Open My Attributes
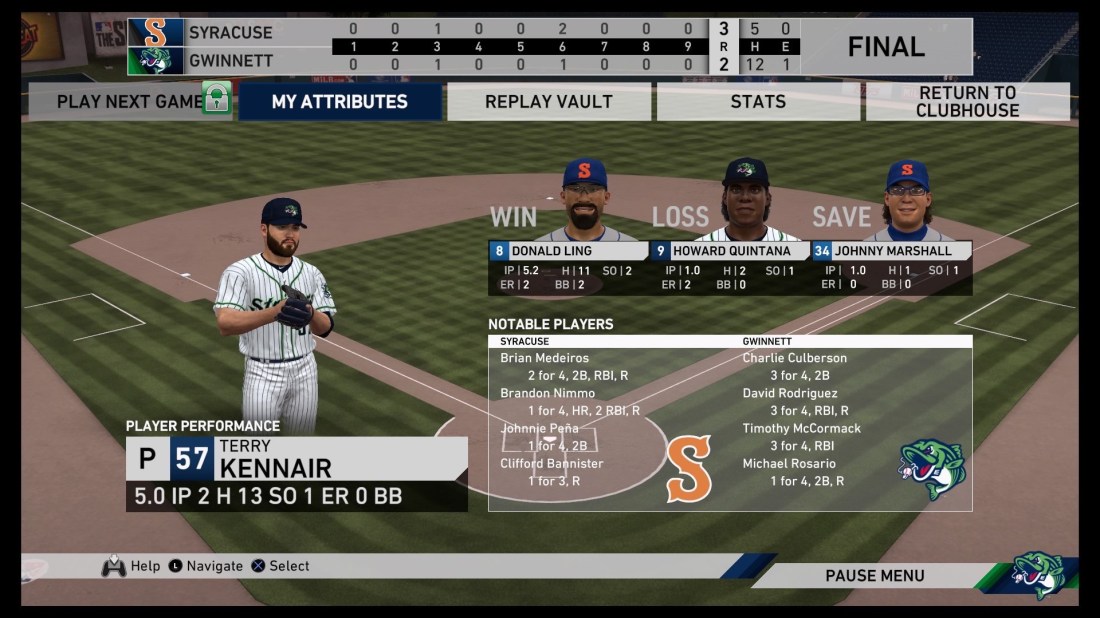 tap(340, 101)
